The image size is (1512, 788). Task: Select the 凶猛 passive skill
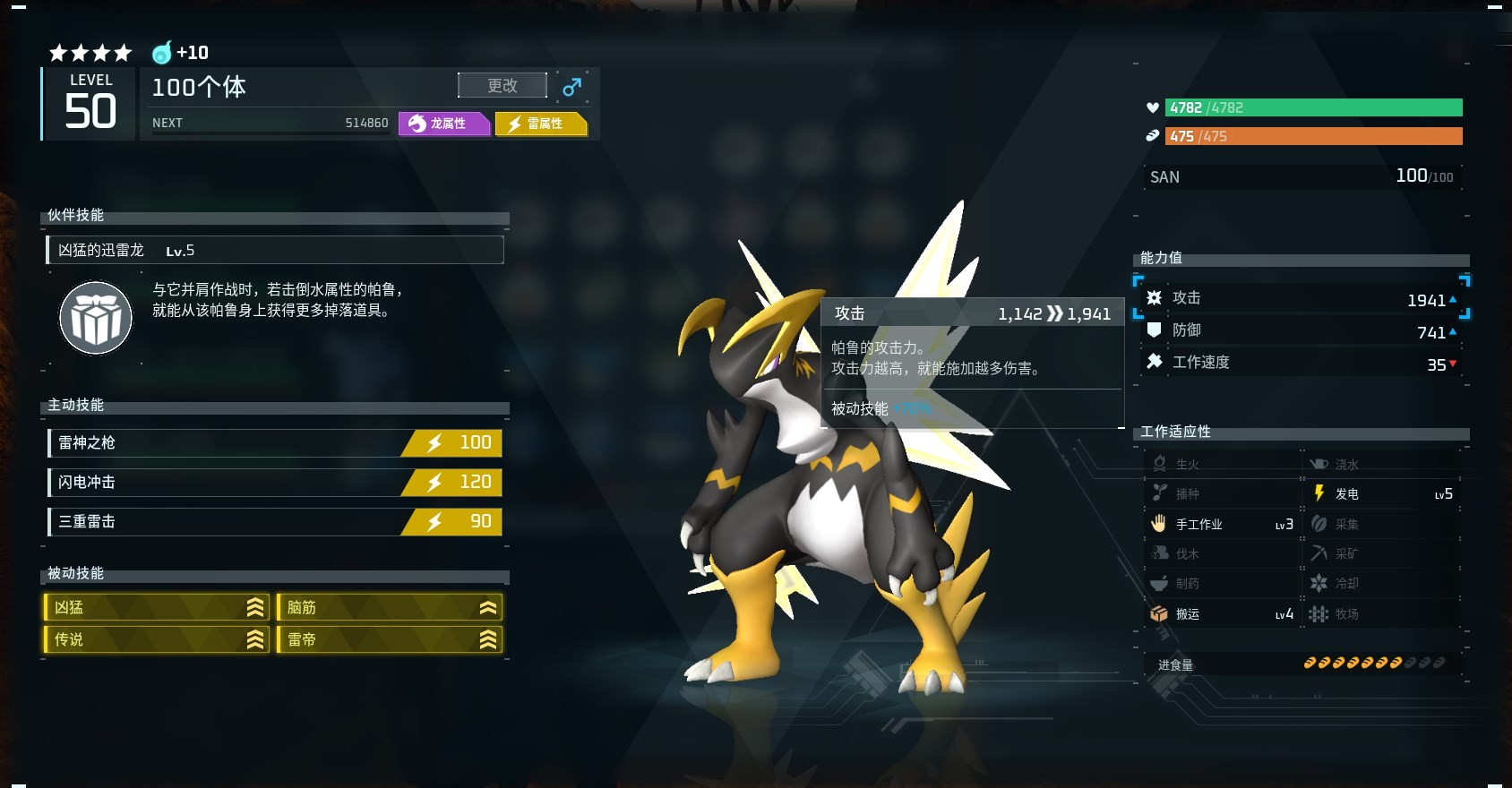click(157, 607)
